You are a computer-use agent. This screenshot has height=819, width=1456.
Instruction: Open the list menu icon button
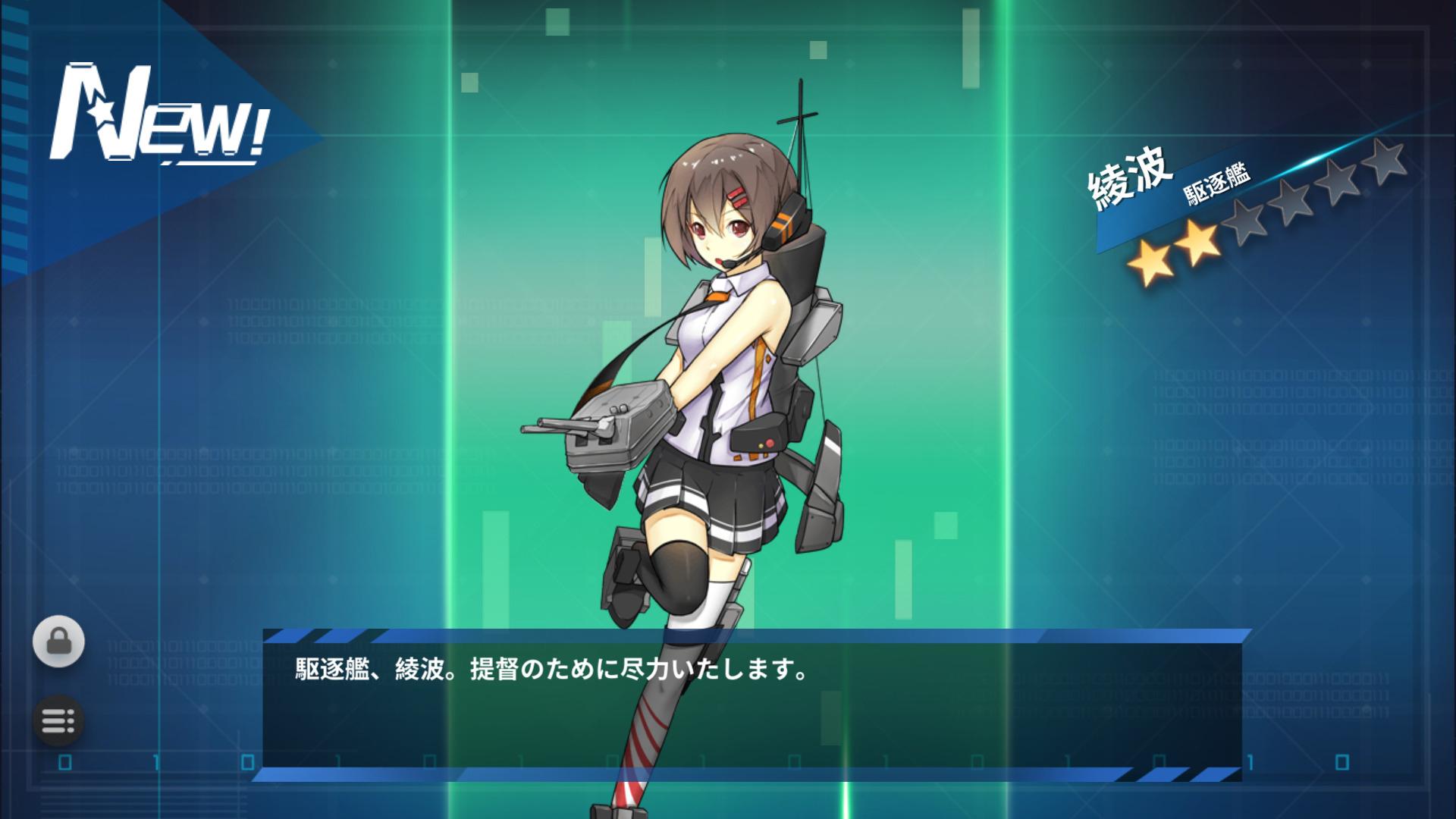point(58,720)
